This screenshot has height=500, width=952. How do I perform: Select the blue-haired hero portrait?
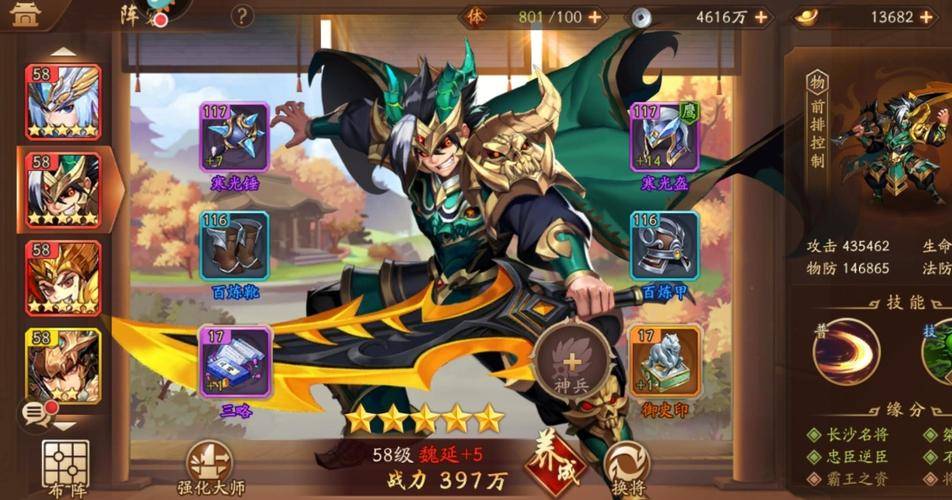[62, 102]
